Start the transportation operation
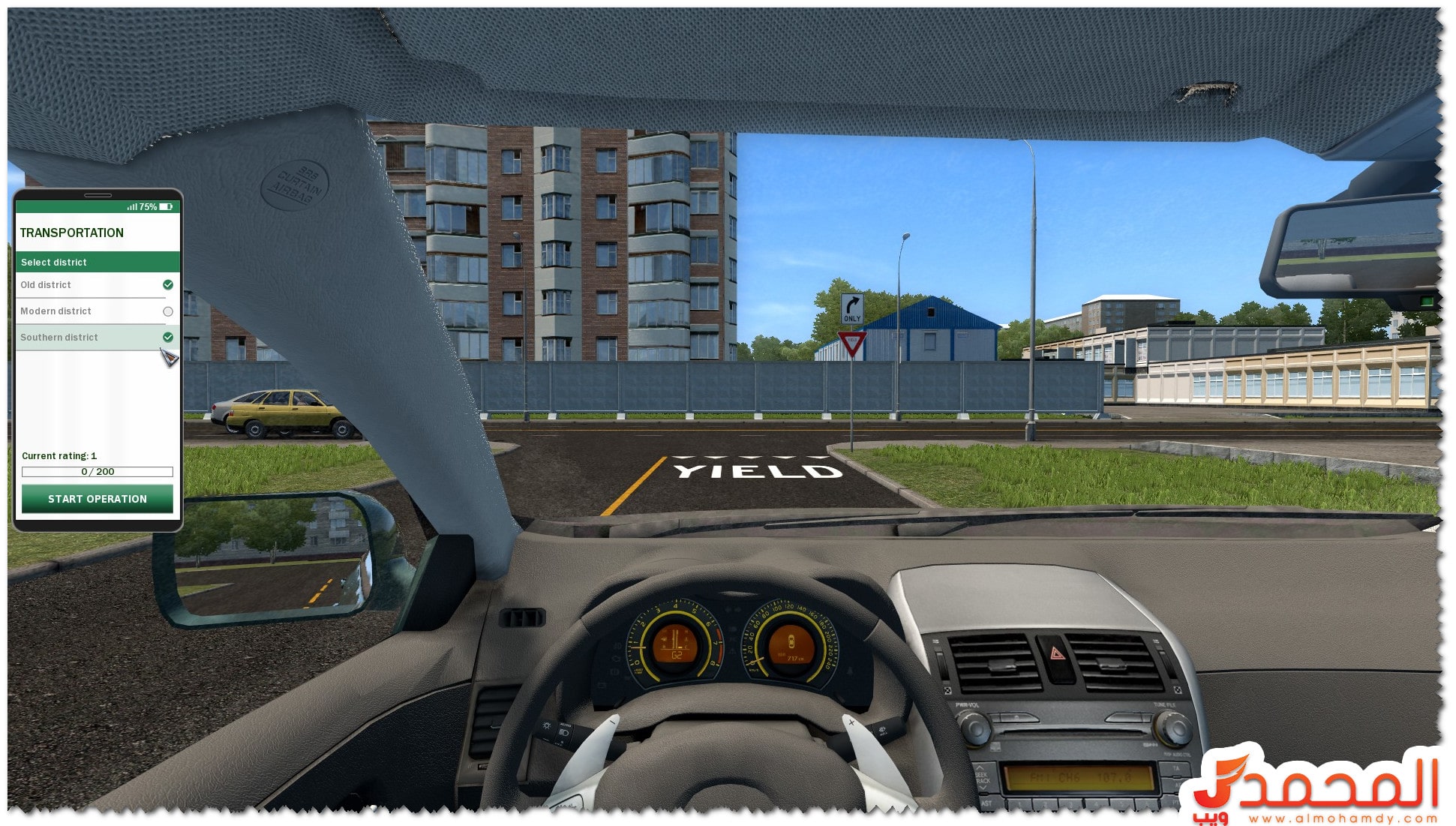The height and width of the screenshot is (826, 1456). (98, 499)
